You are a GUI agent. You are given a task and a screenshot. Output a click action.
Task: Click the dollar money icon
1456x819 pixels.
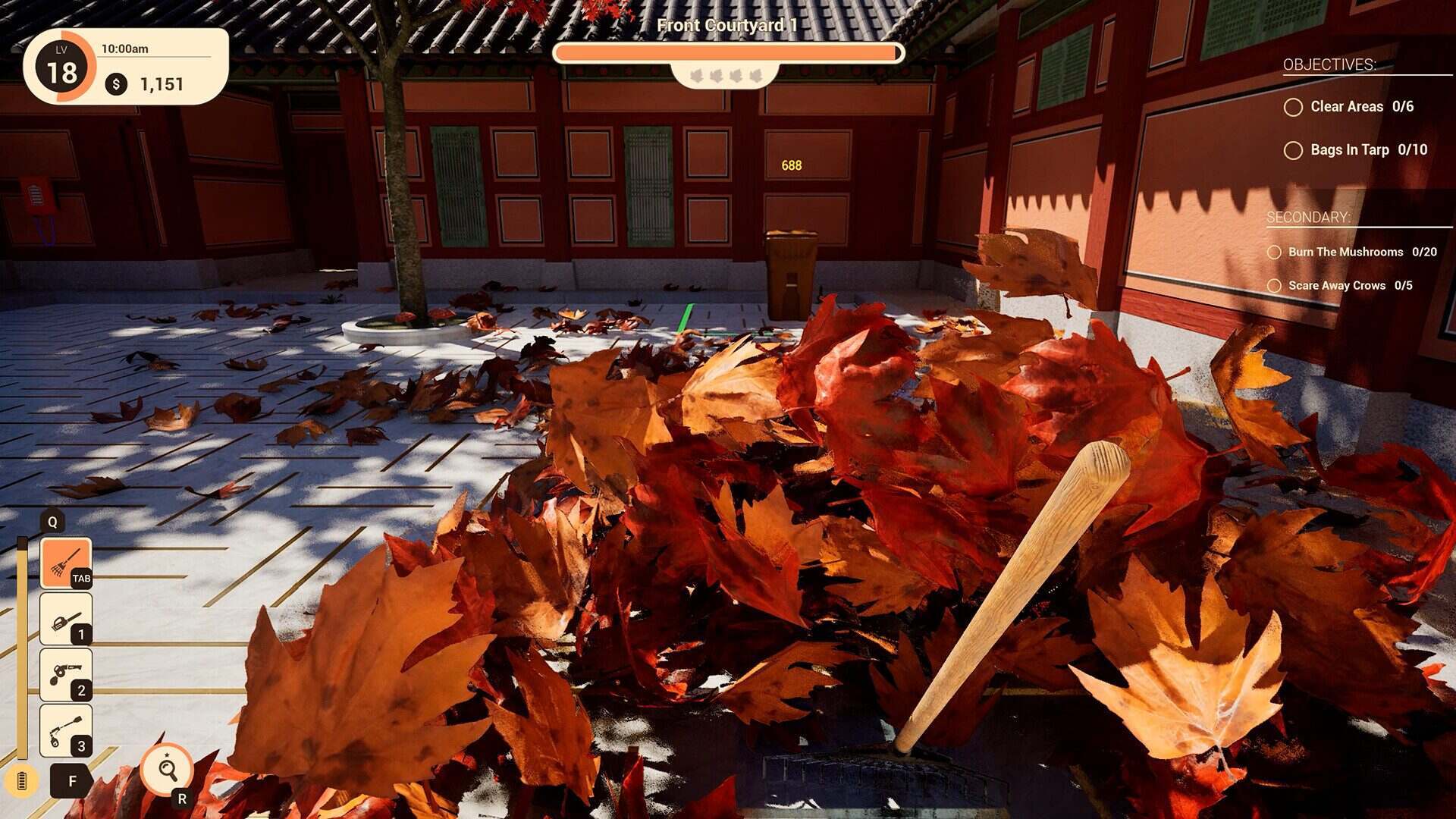pyautogui.click(x=115, y=85)
